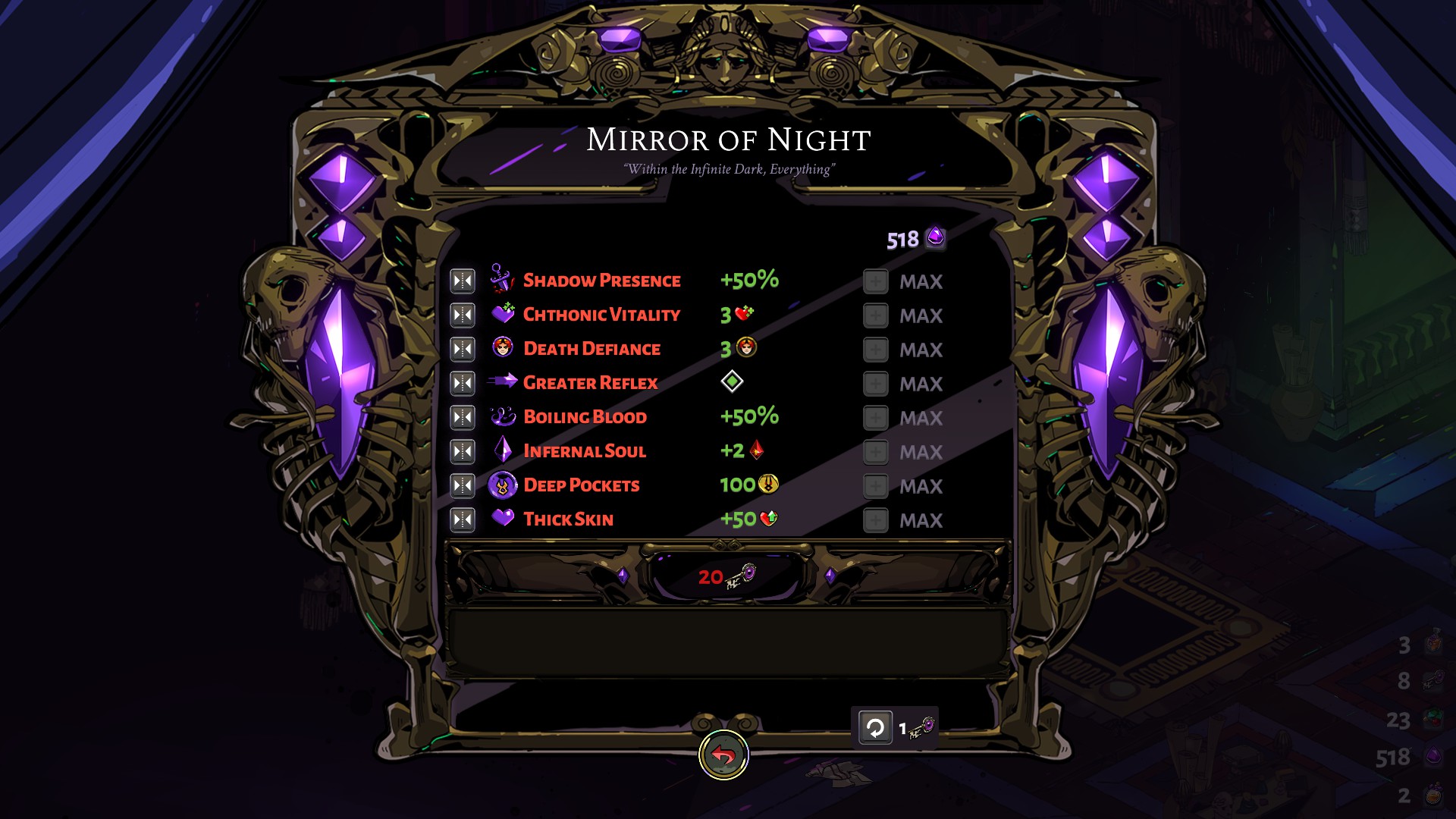The width and height of the screenshot is (1456, 819).
Task: Swap the Greater Reflex talent variant
Action: pyautogui.click(x=462, y=383)
